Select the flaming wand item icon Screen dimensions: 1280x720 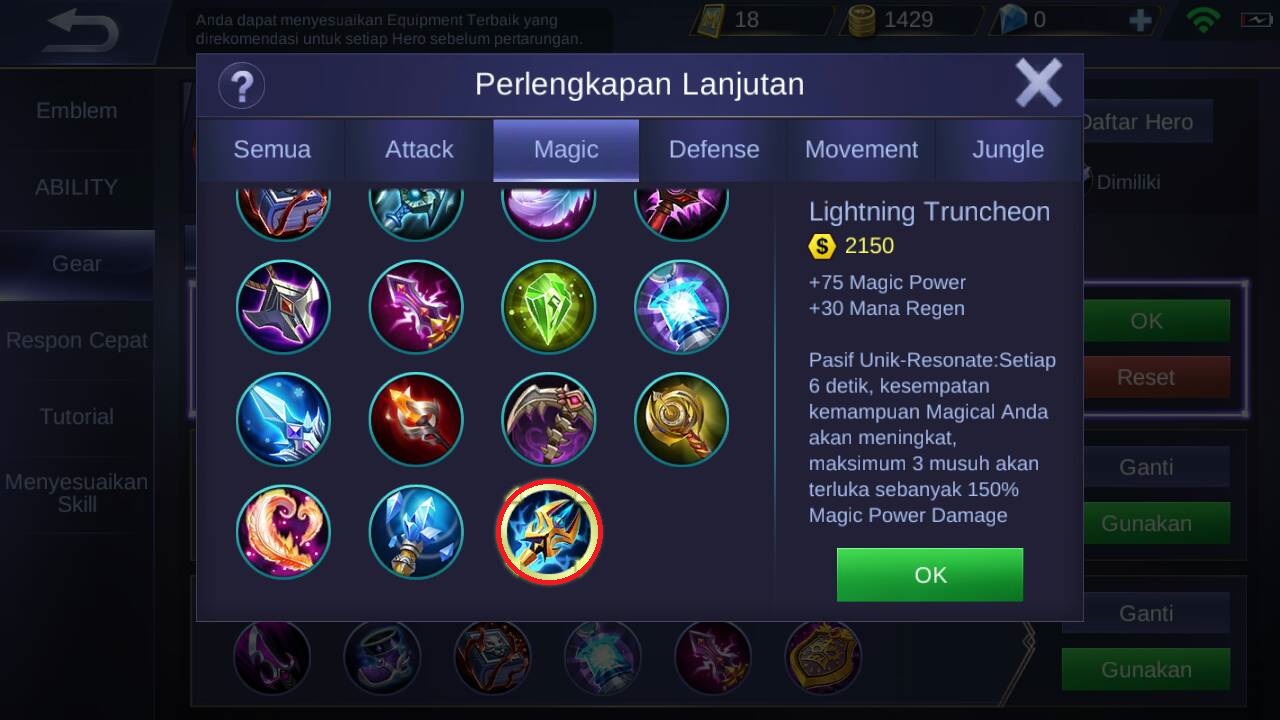(x=416, y=420)
